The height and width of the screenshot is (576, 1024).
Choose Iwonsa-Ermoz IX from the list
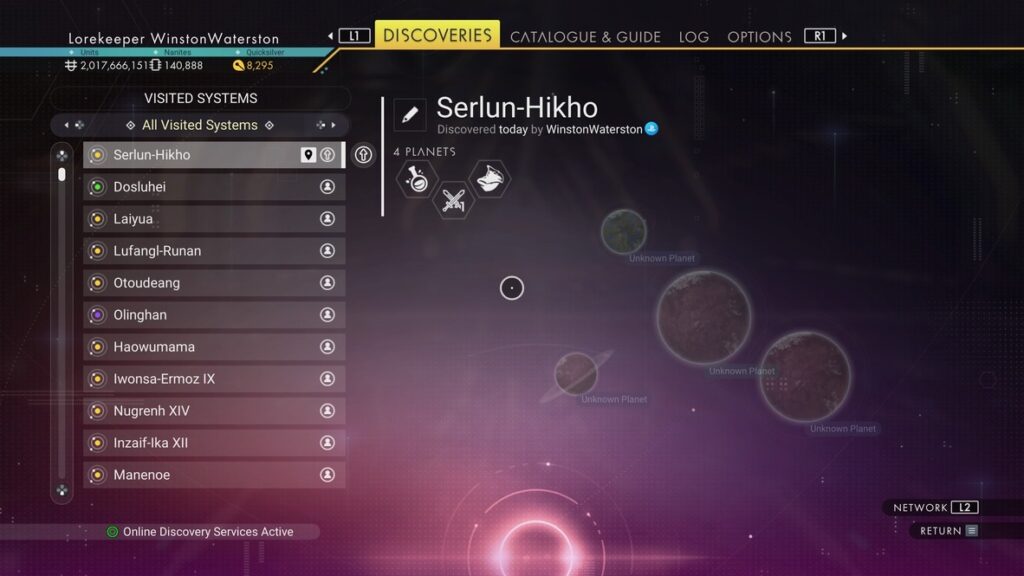pyautogui.click(x=214, y=379)
